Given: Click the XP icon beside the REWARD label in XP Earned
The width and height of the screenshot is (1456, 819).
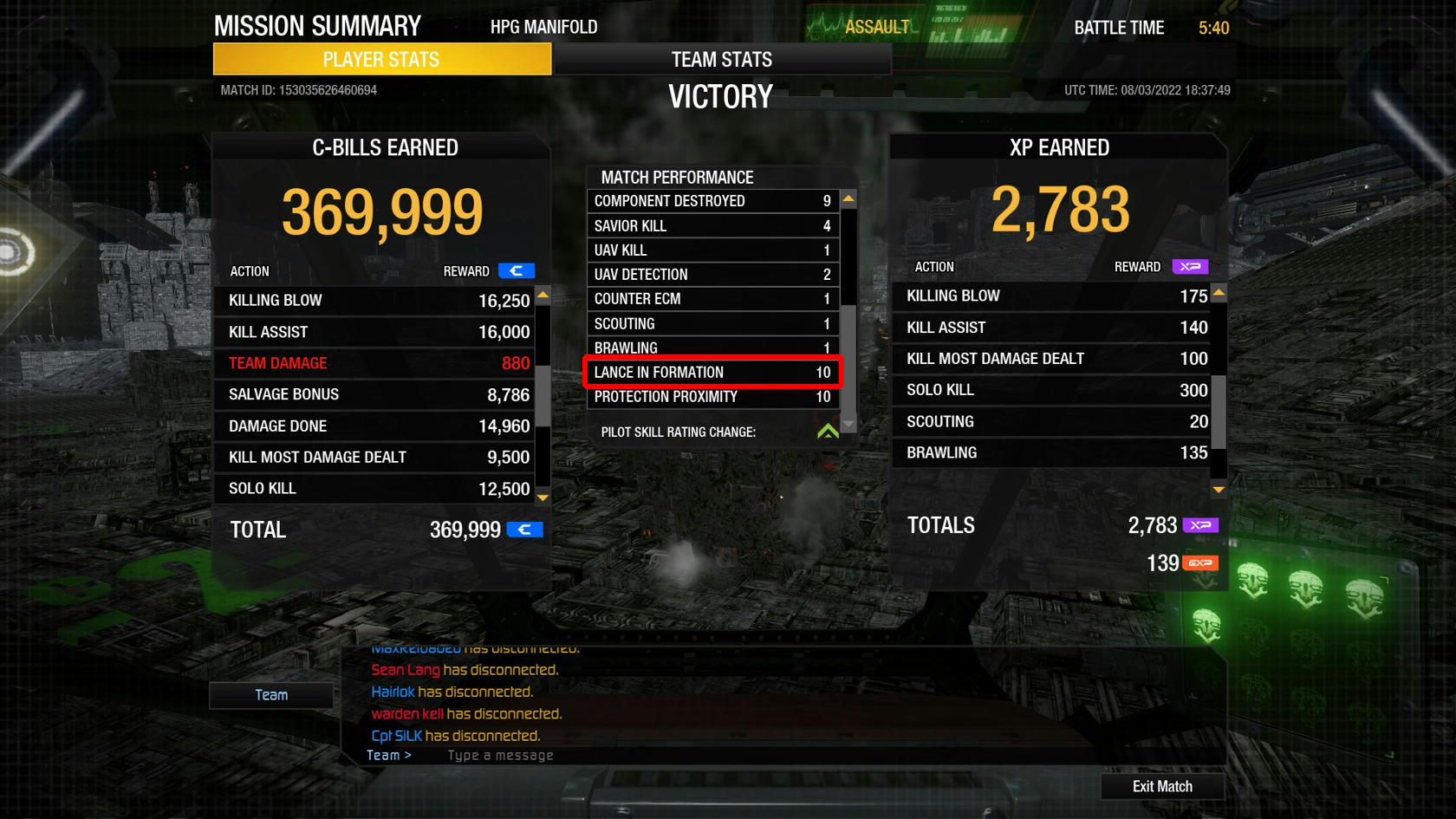Looking at the screenshot, I should coord(1190,267).
